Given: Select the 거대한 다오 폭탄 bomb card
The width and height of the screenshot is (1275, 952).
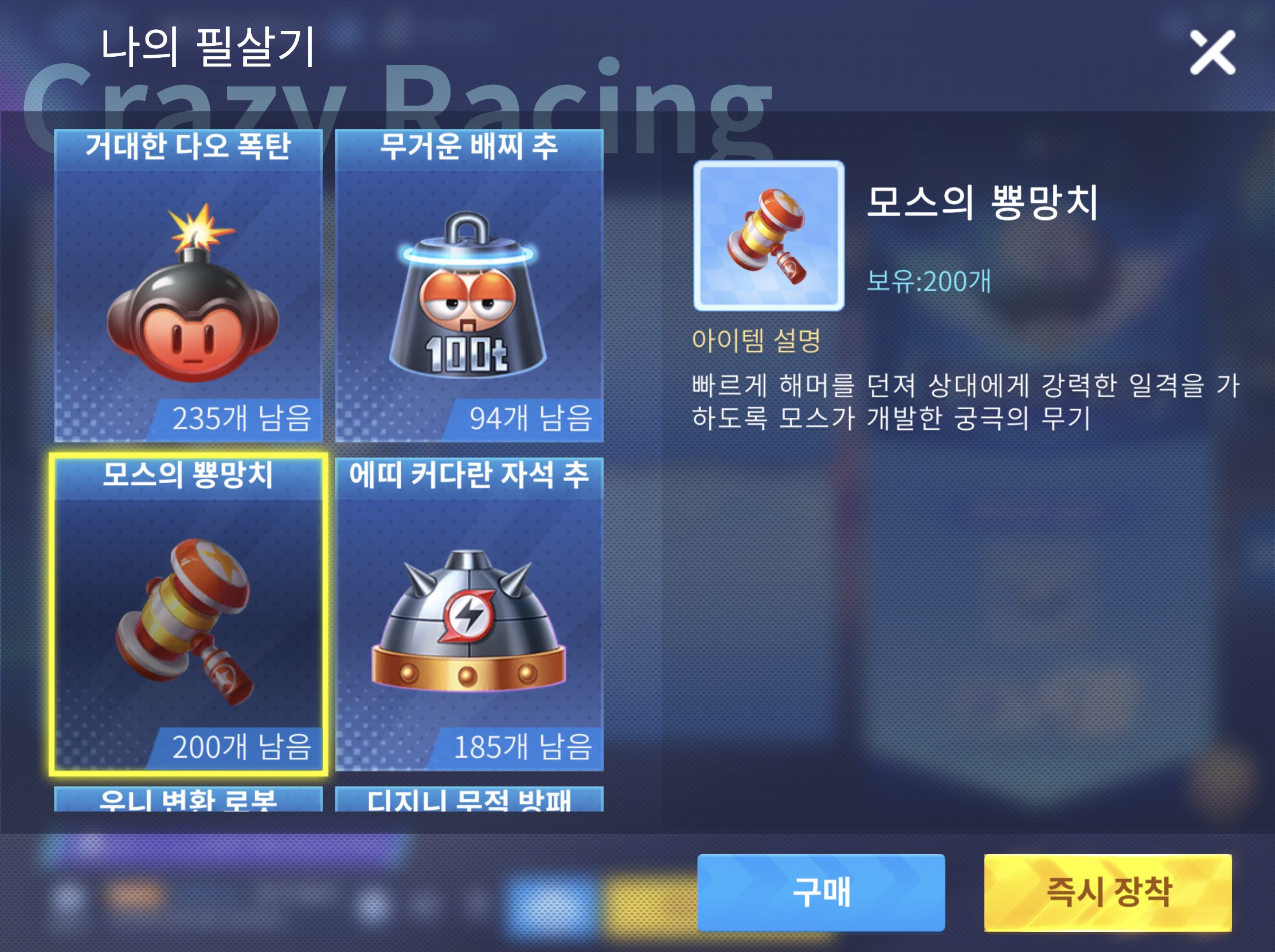Looking at the screenshot, I should pyautogui.click(x=188, y=287).
